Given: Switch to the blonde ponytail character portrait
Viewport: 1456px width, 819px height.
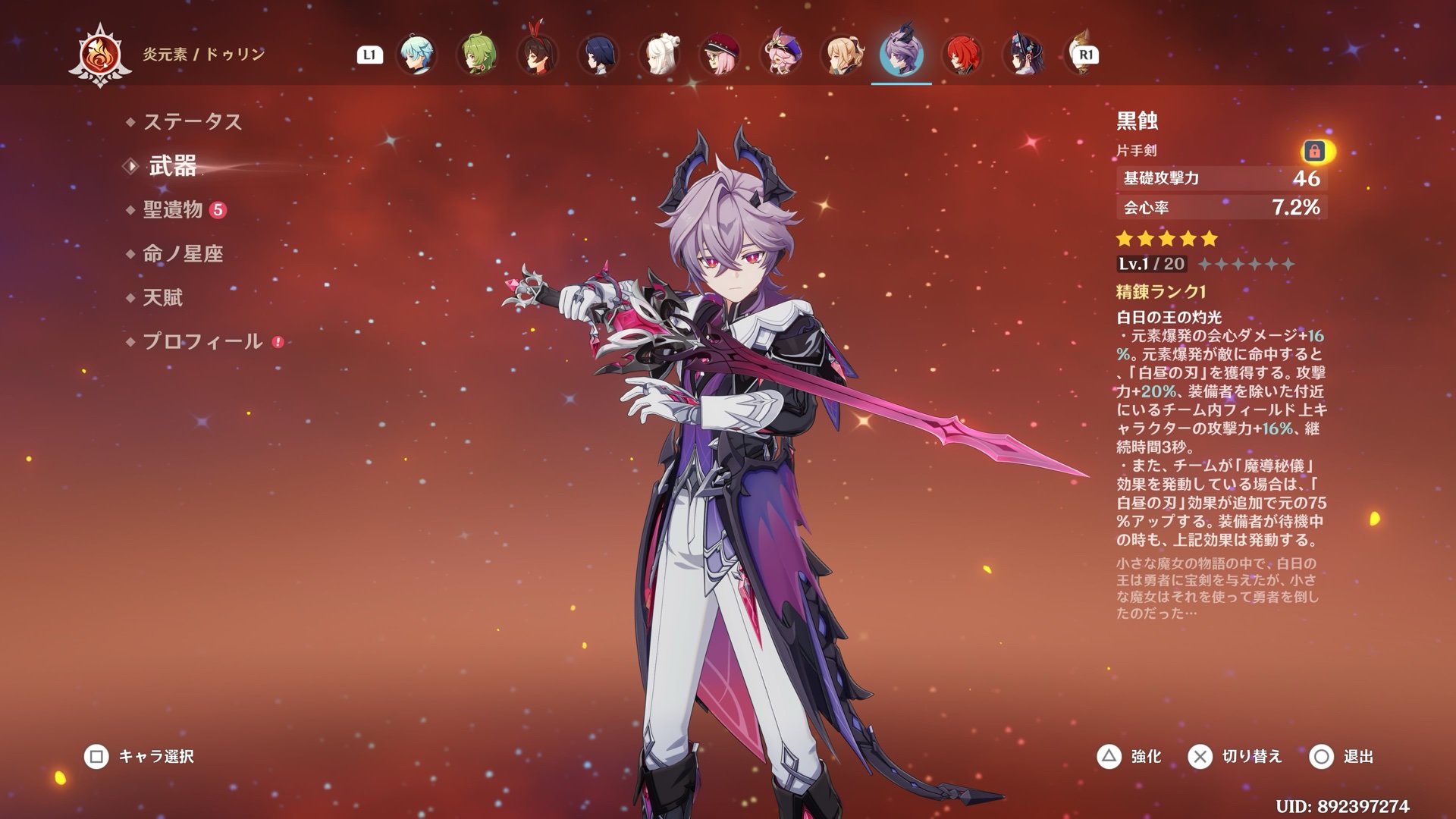Looking at the screenshot, I should pos(841,54).
